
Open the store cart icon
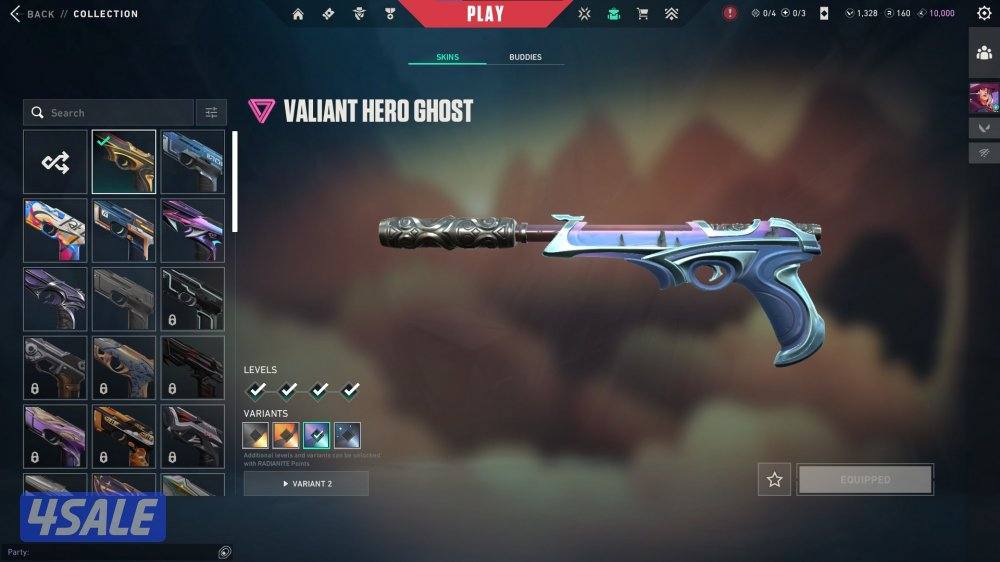[642, 14]
